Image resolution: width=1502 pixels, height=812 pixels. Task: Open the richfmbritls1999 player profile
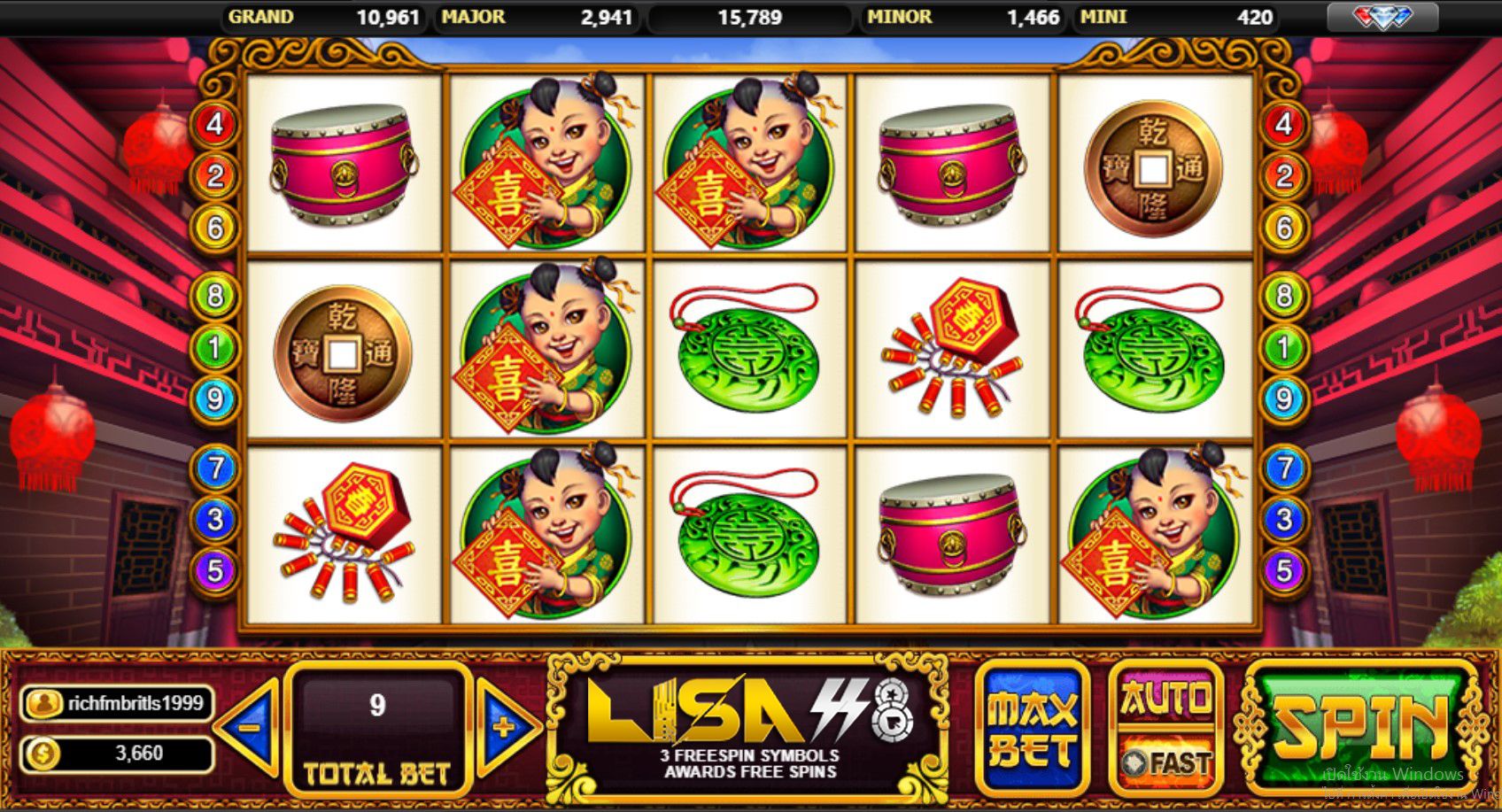click(x=117, y=704)
